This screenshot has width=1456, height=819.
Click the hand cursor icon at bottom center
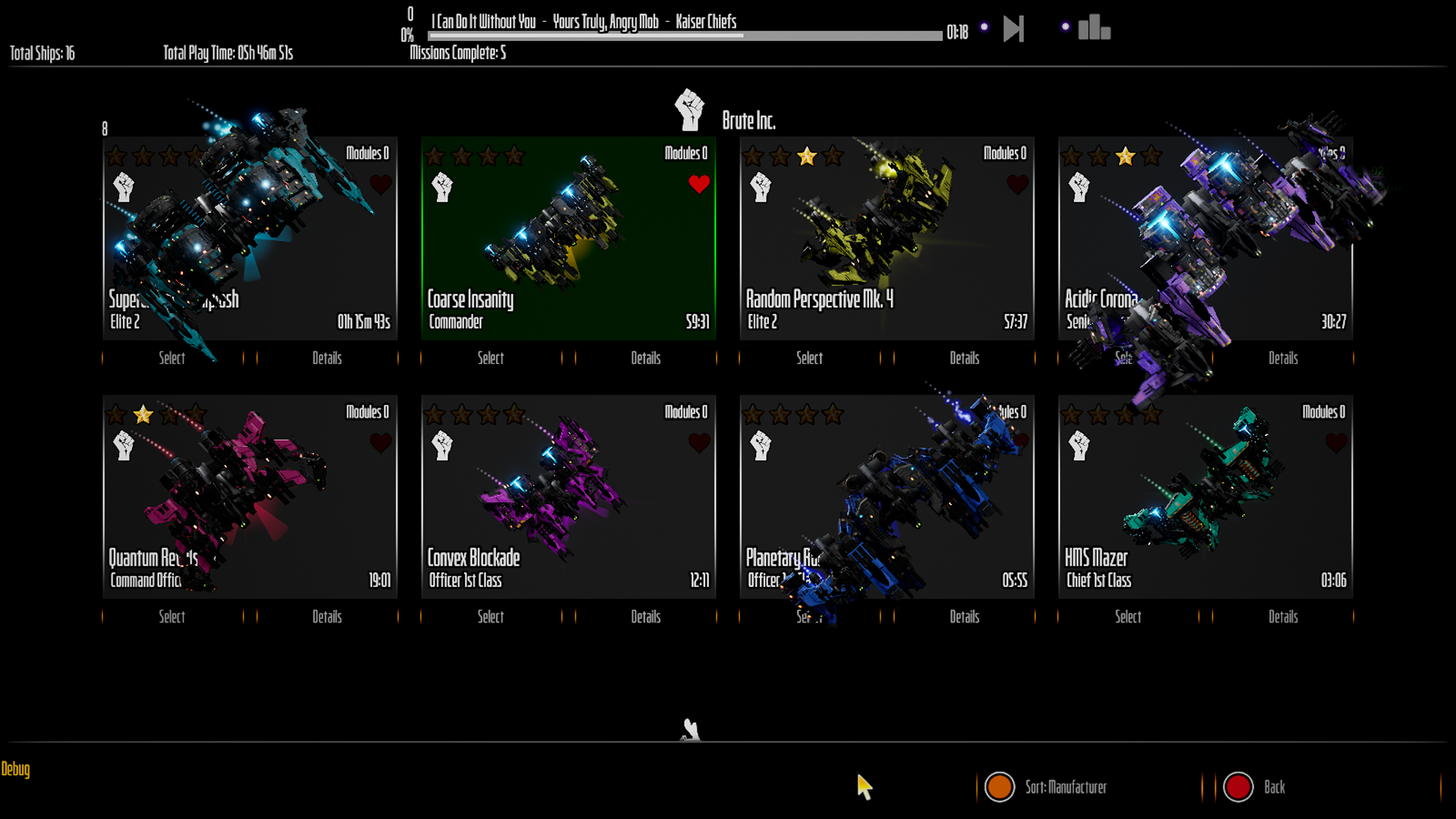point(689,730)
